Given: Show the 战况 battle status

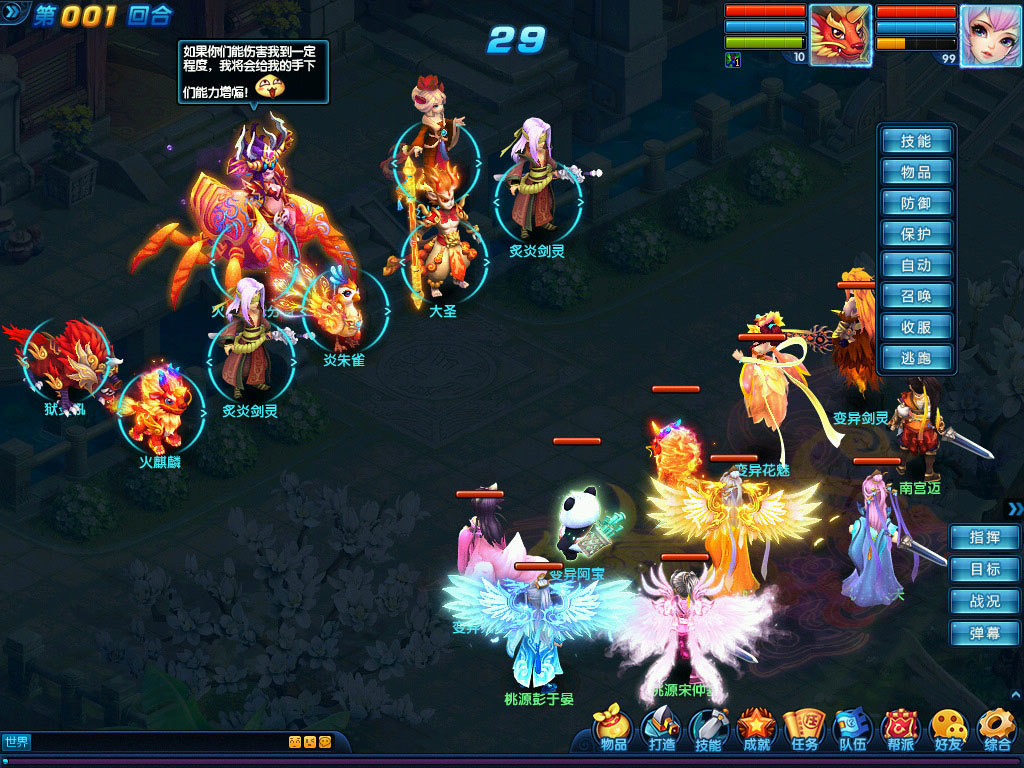Looking at the screenshot, I should (984, 601).
